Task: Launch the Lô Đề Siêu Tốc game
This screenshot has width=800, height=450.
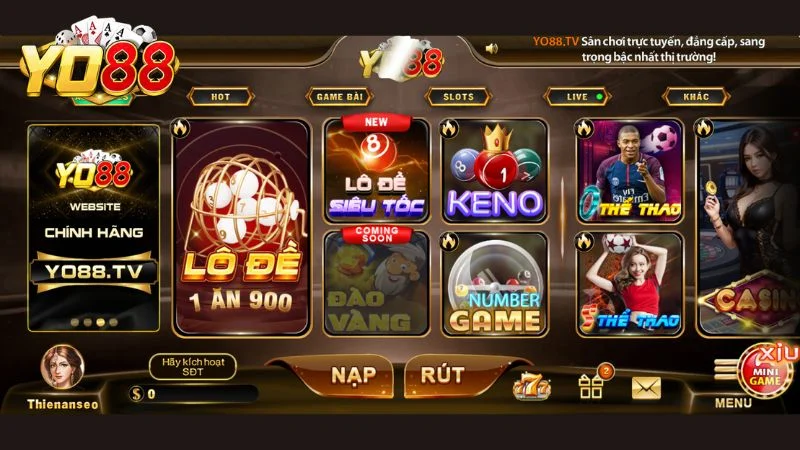Action: [x=376, y=170]
